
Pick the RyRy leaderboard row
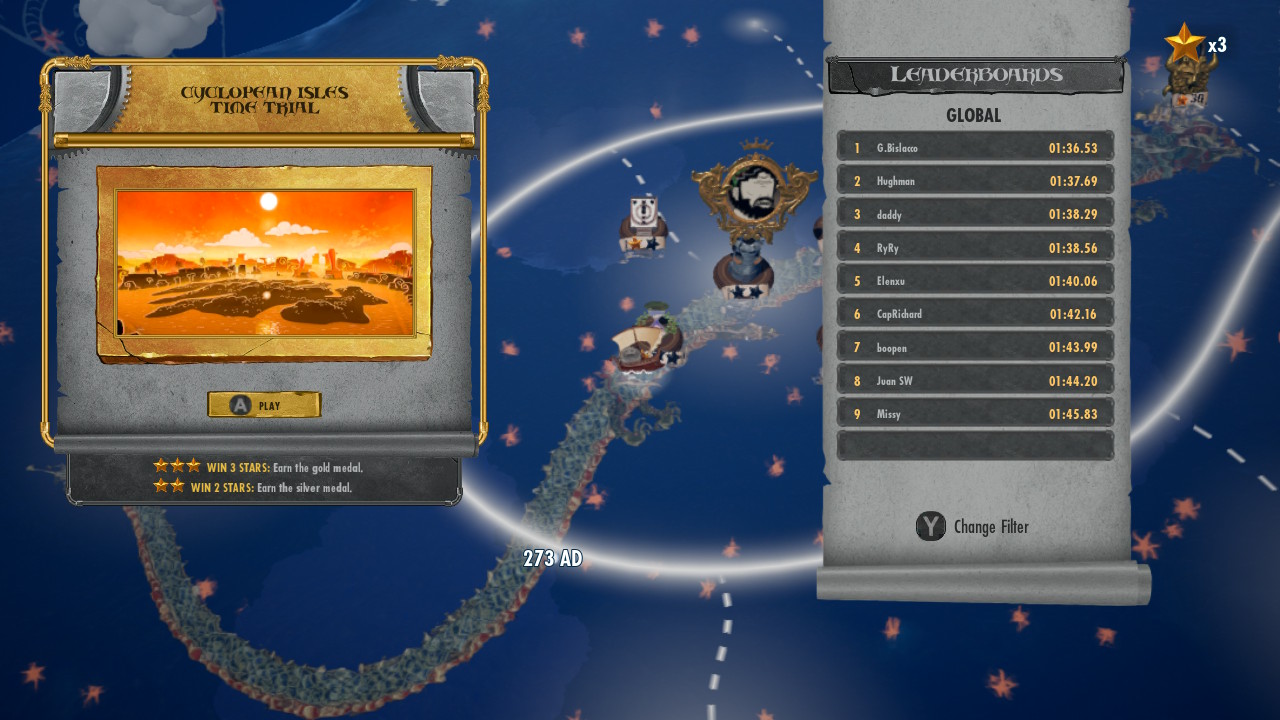(975, 248)
